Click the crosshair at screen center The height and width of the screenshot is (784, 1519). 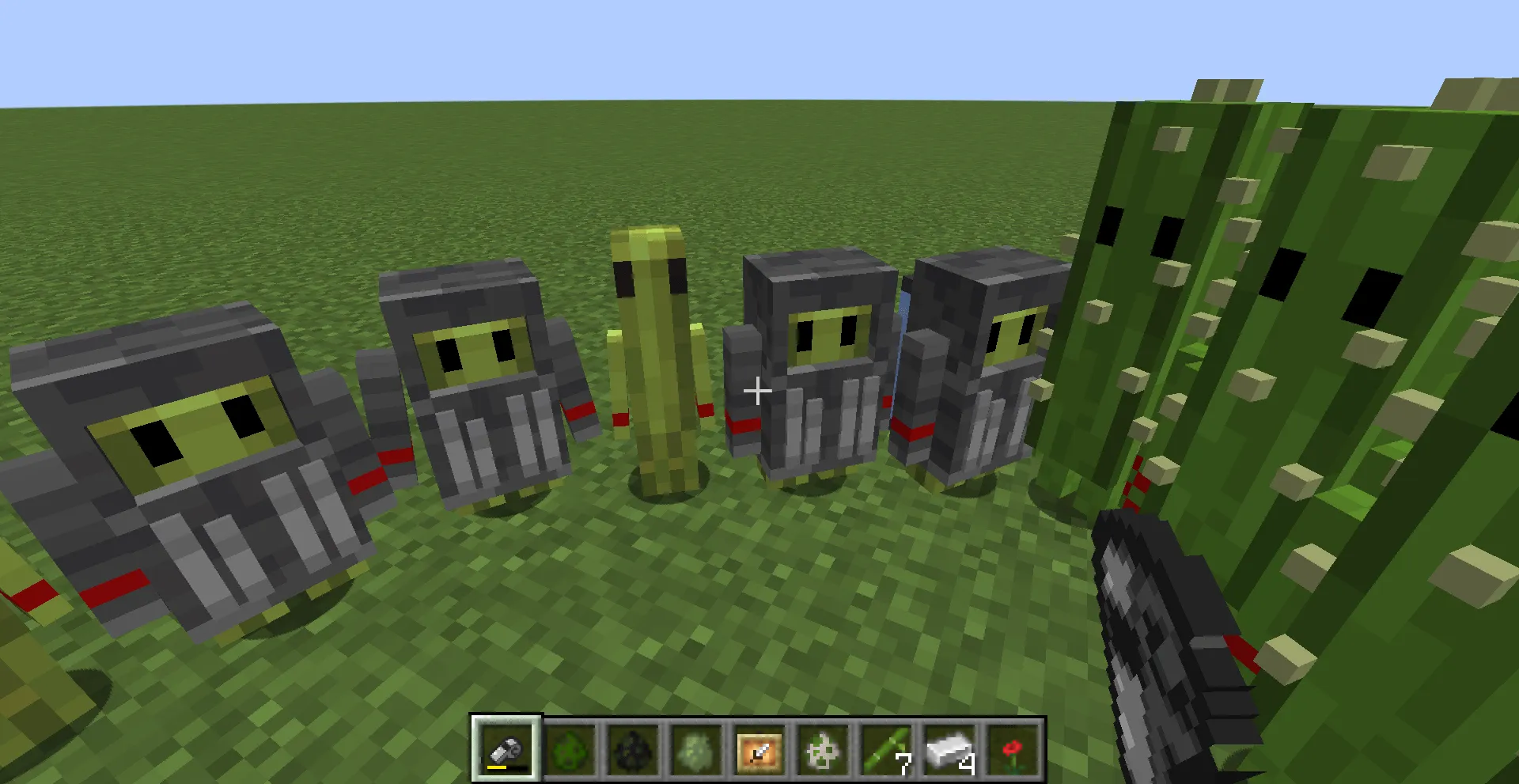[757, 390]
